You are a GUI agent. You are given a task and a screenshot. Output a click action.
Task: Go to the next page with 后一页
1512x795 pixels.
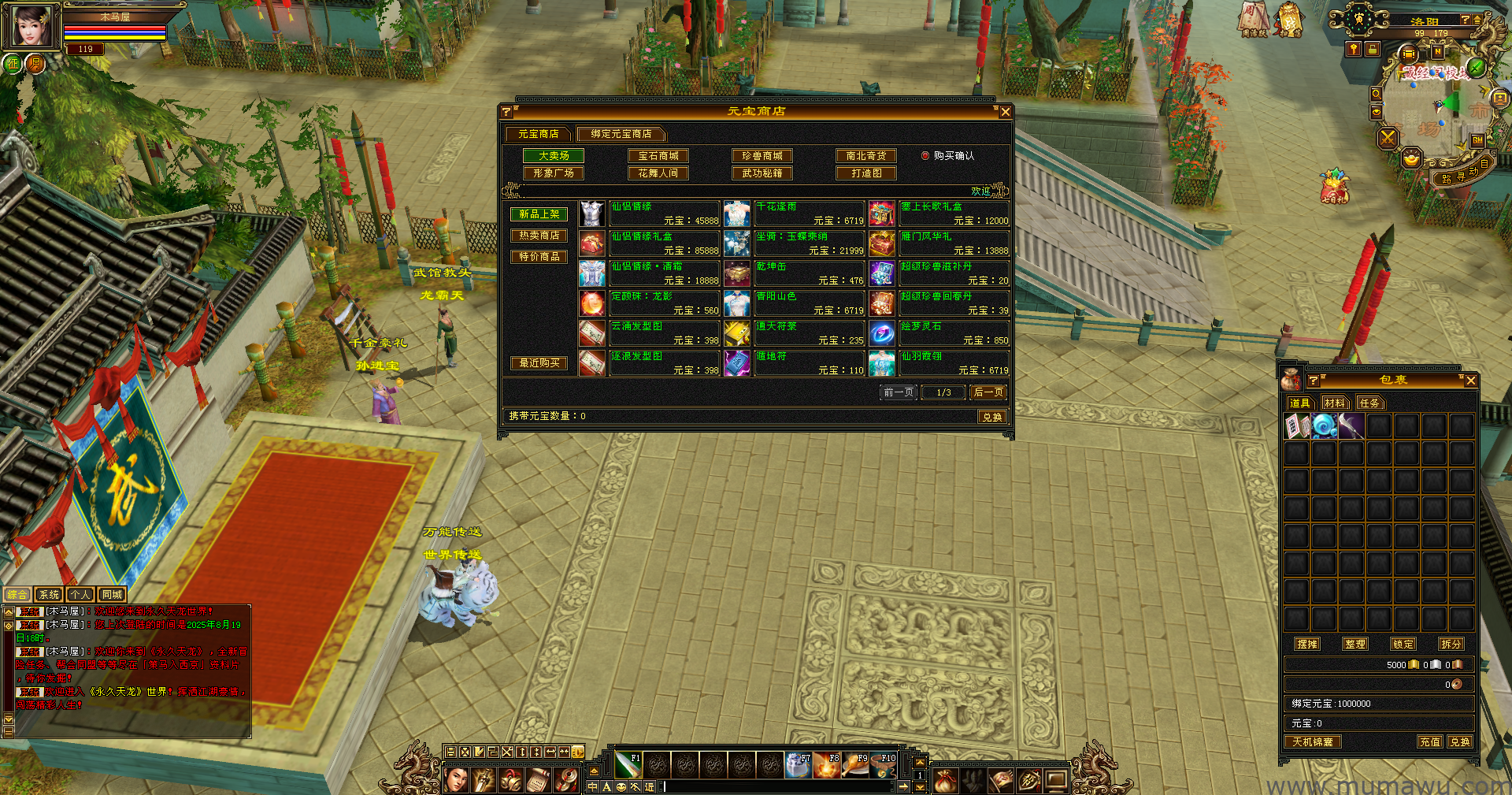pyautogui.click(x=988, y=392)
